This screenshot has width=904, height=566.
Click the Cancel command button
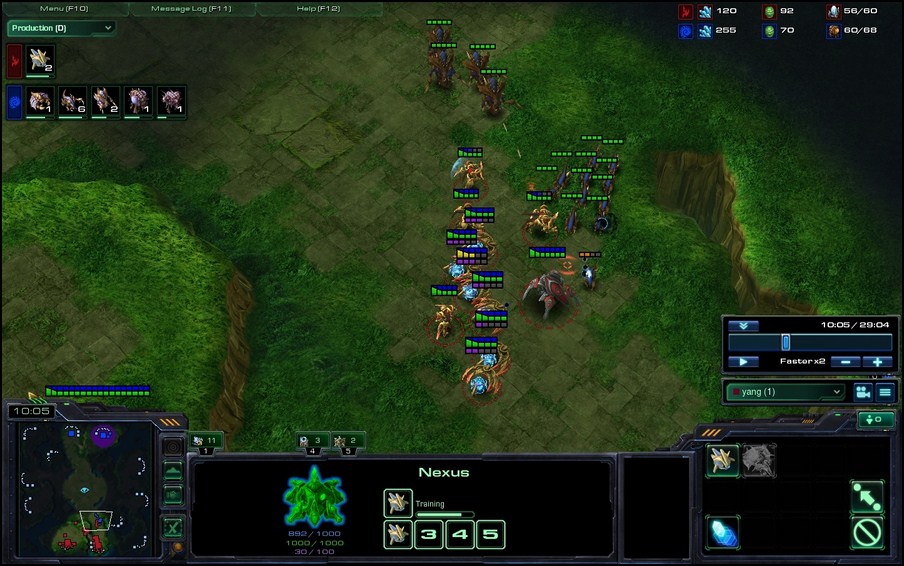click(867, 532)
